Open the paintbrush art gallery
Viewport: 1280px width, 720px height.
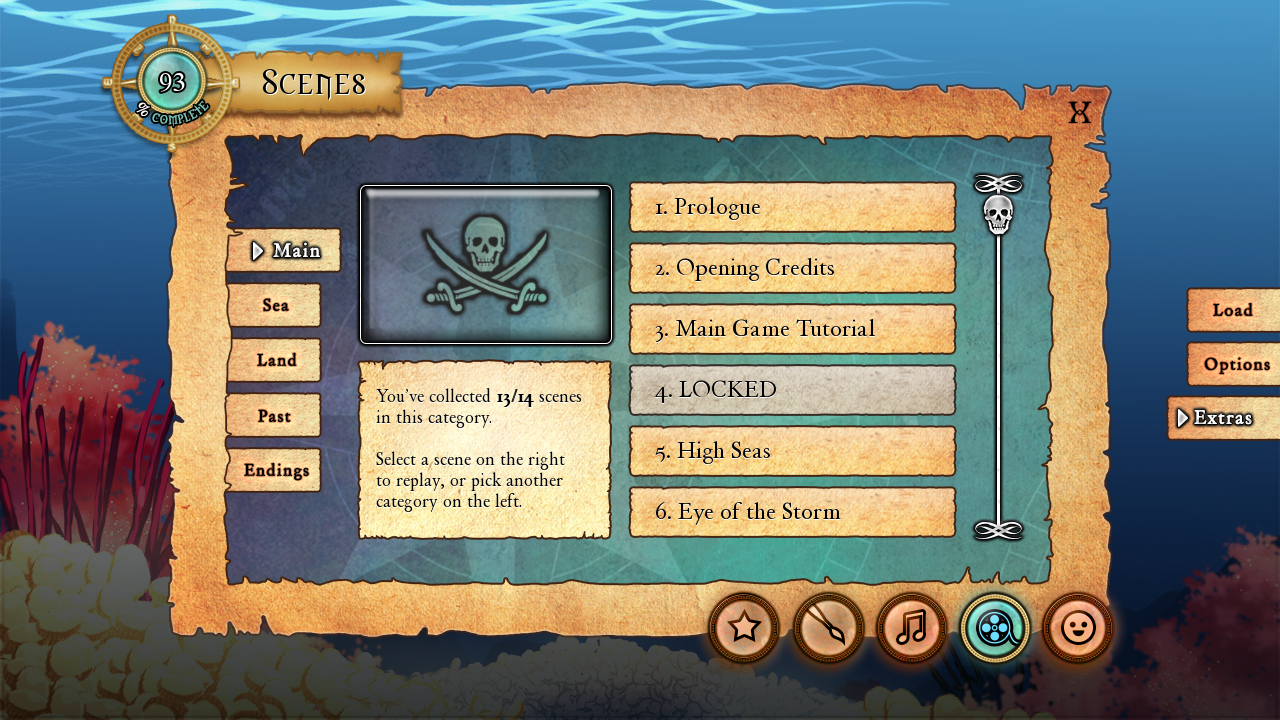coord(828,628)
